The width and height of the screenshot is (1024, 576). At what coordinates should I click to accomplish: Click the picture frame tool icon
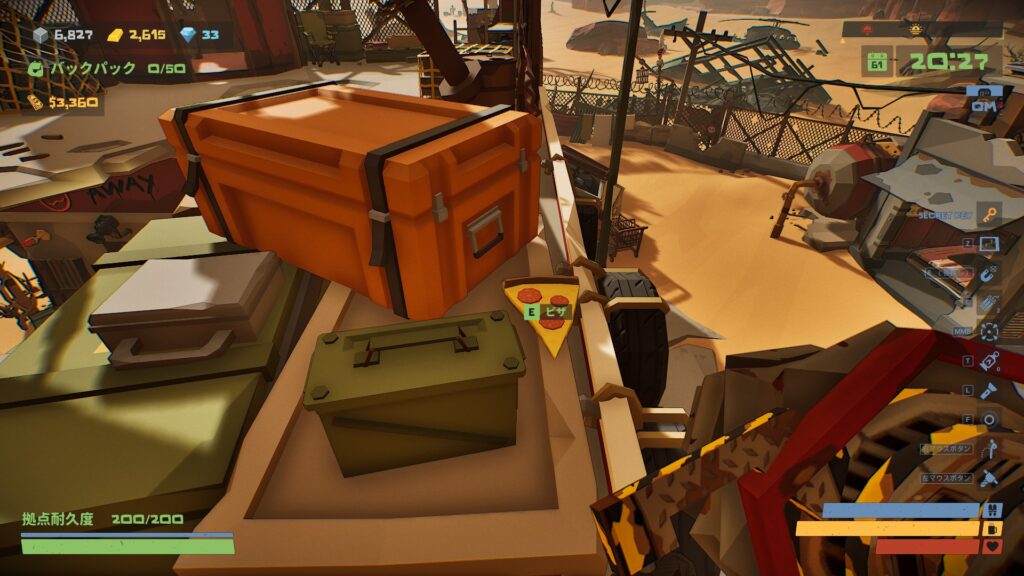[x=988, y=243]
